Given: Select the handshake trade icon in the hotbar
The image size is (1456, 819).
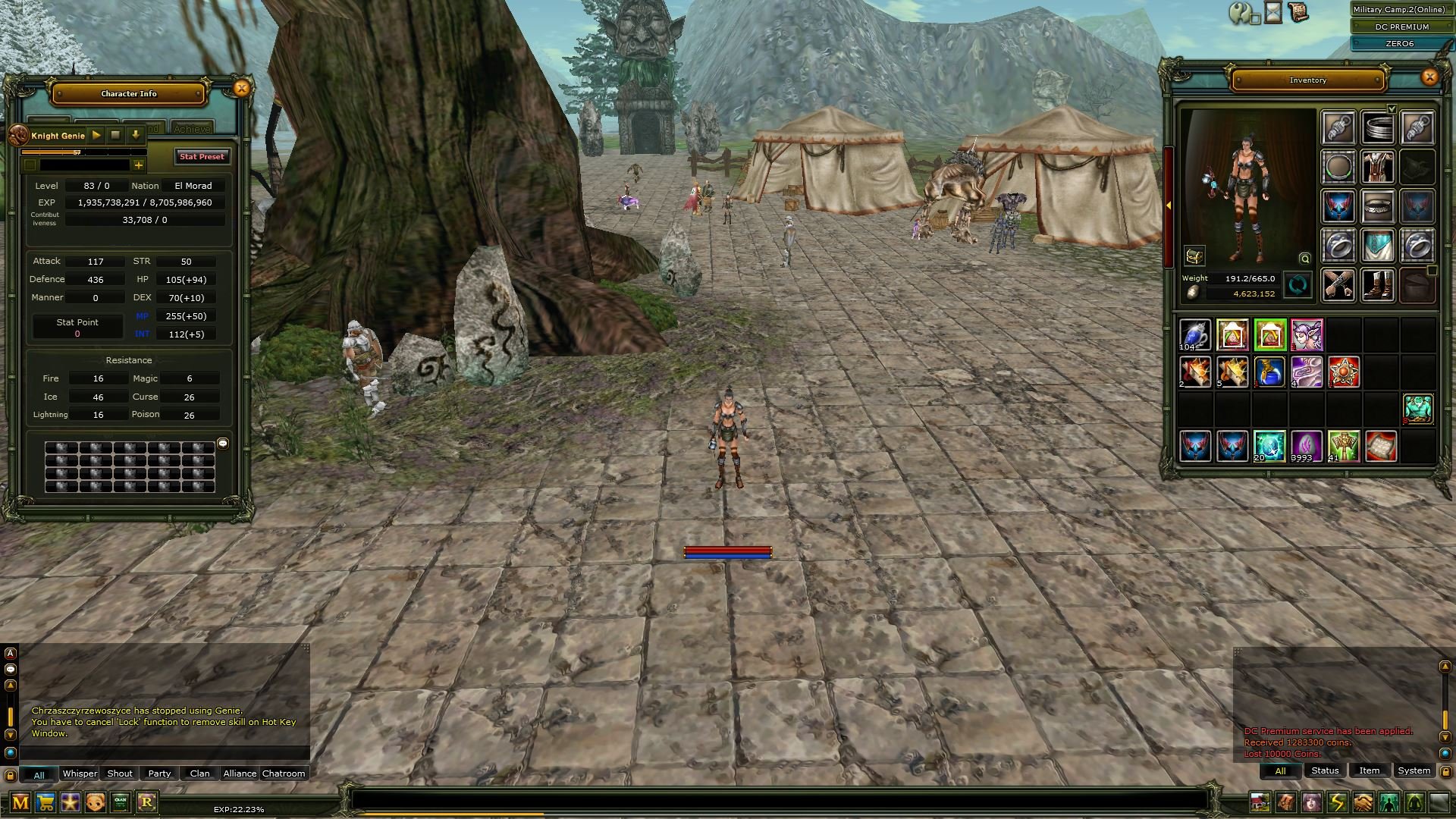Looking at the screenshot, I should coord(1363,802).
